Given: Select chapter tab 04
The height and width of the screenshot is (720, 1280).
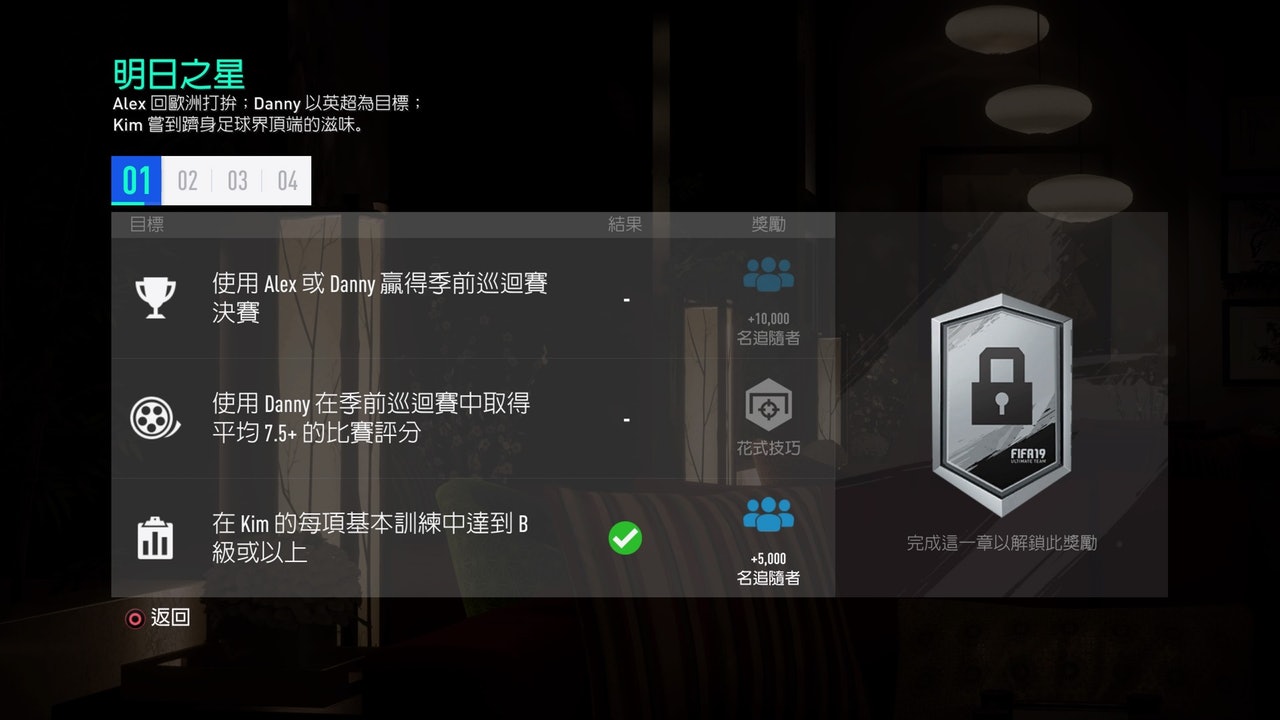Looking at the screenshot, I should 288,180.
